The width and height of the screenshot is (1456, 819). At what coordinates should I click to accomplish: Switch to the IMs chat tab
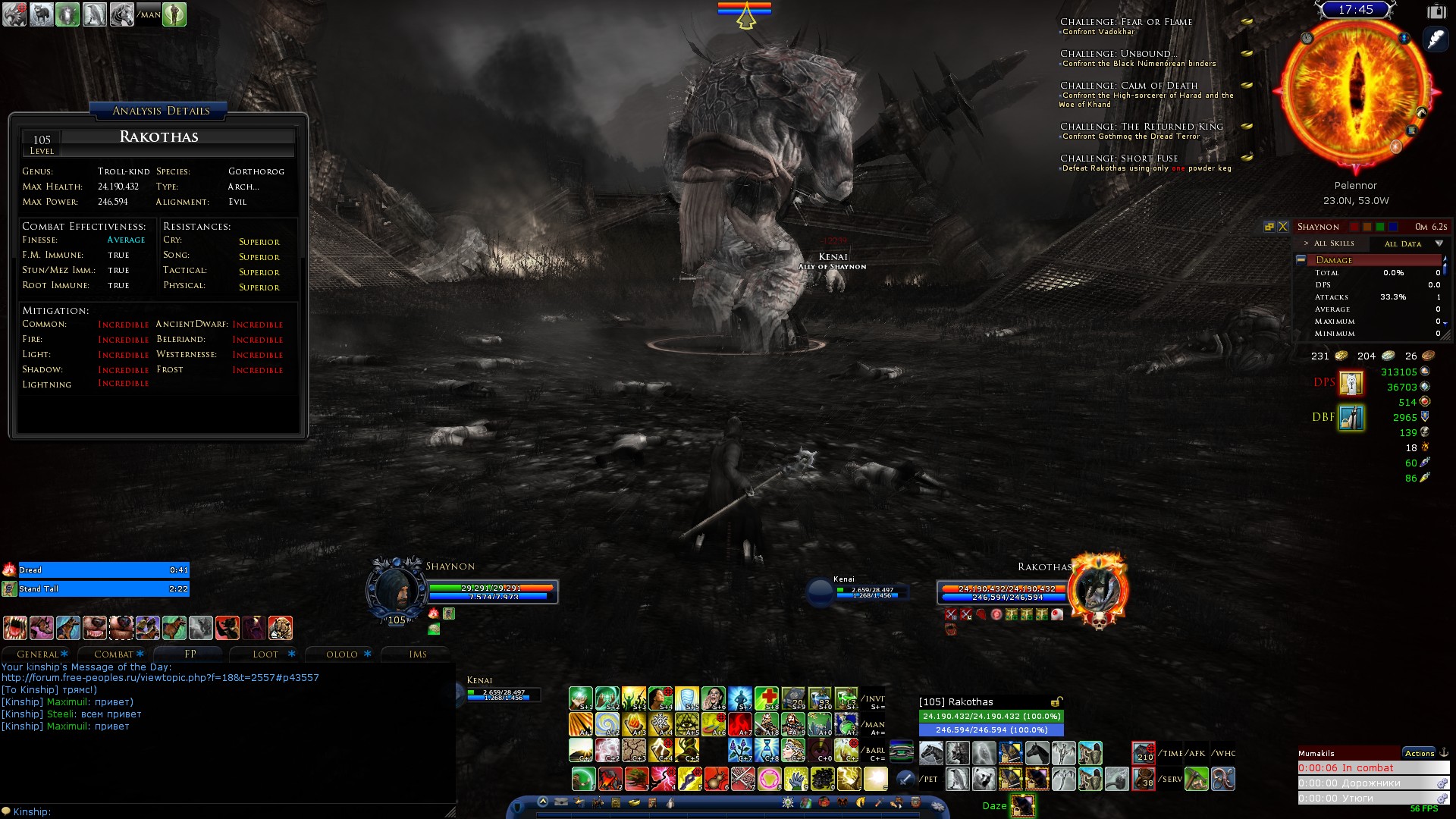point(418,654)
